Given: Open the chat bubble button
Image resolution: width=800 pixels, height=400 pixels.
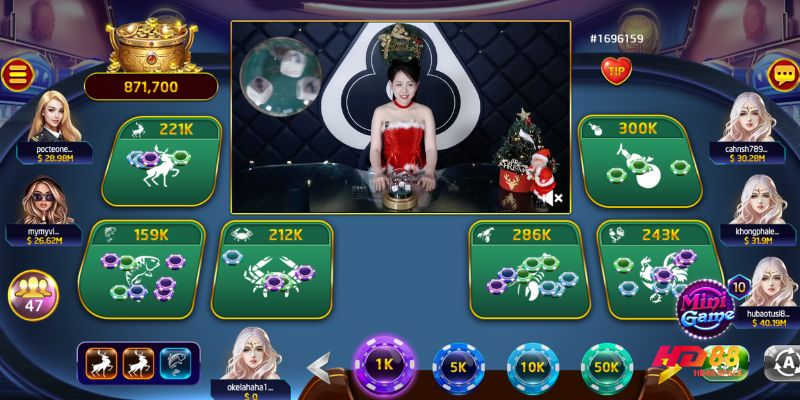Looking at the screenshot, I should (x=783, y=73).
